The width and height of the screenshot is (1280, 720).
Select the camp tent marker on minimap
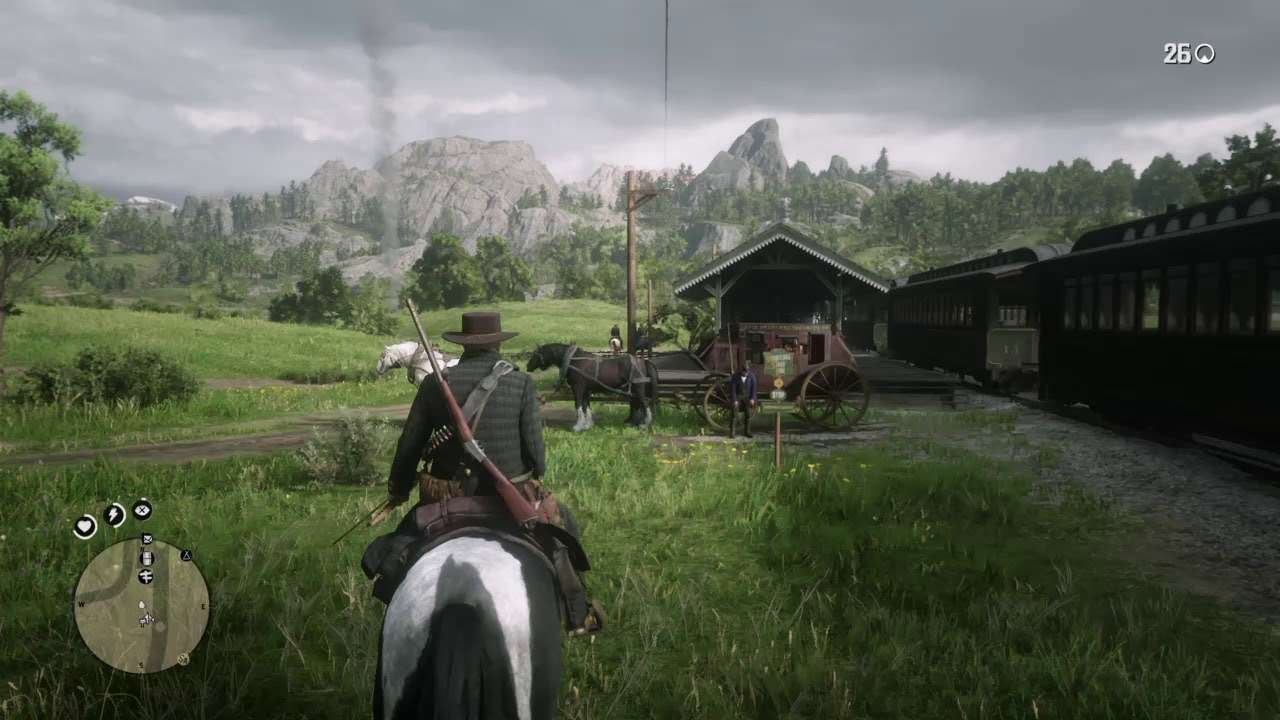pos(186,555)
